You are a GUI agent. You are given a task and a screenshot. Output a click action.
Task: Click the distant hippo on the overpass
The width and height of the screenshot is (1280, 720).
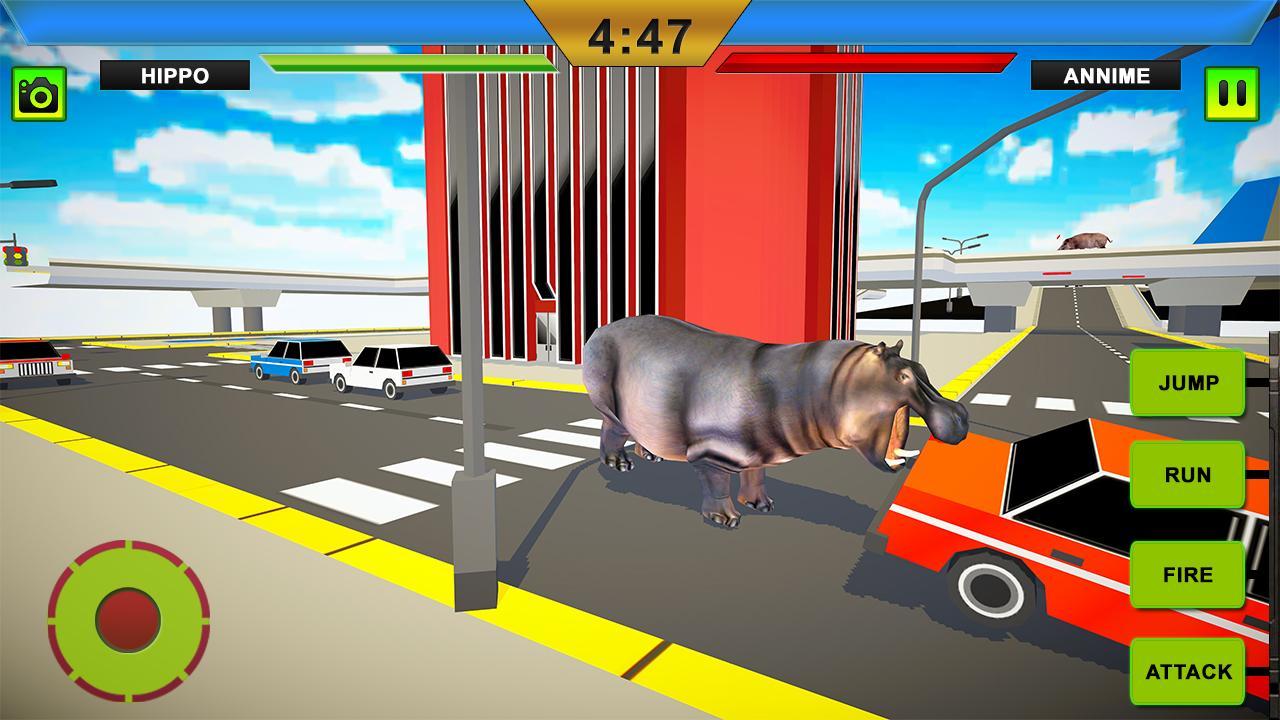tap(1084, 238)
